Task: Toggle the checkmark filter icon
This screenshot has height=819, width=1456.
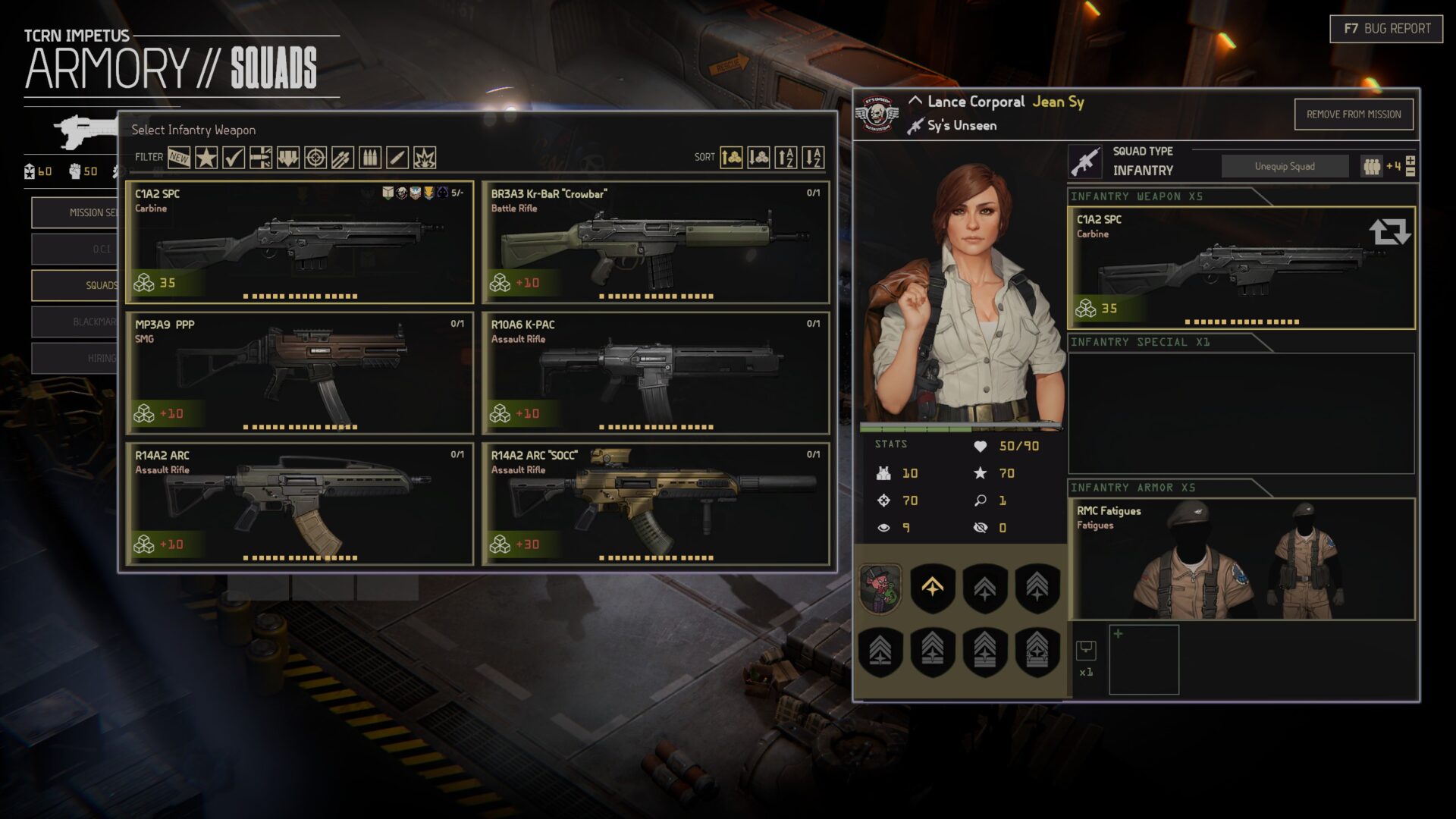Action: (x=234, y=158)
